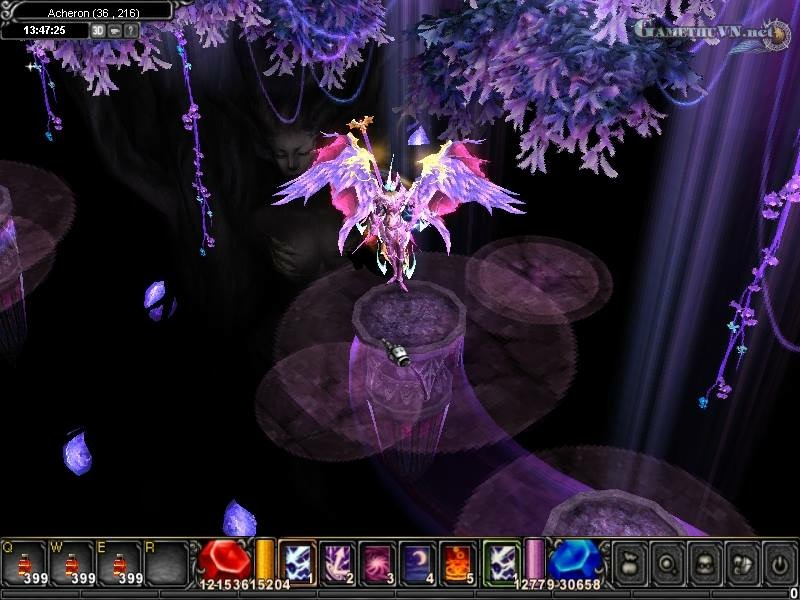Use the Q slot red potion

click(x=25, y=562)
